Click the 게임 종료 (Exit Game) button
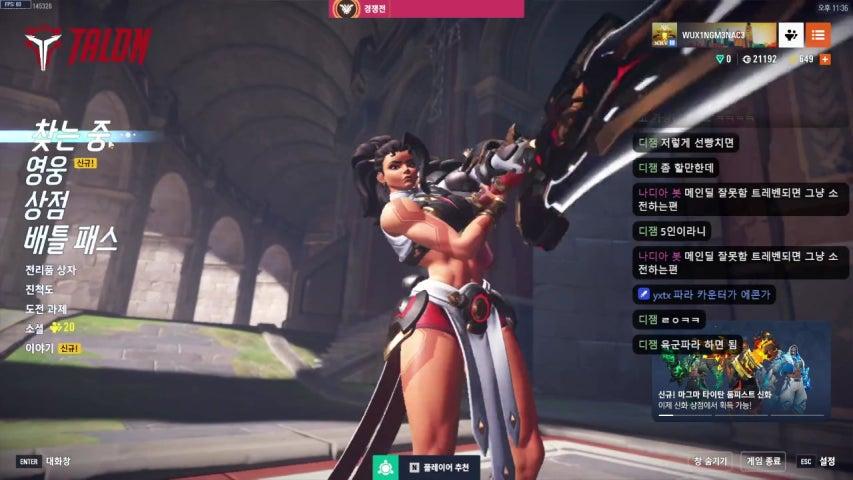 (763, 461)
